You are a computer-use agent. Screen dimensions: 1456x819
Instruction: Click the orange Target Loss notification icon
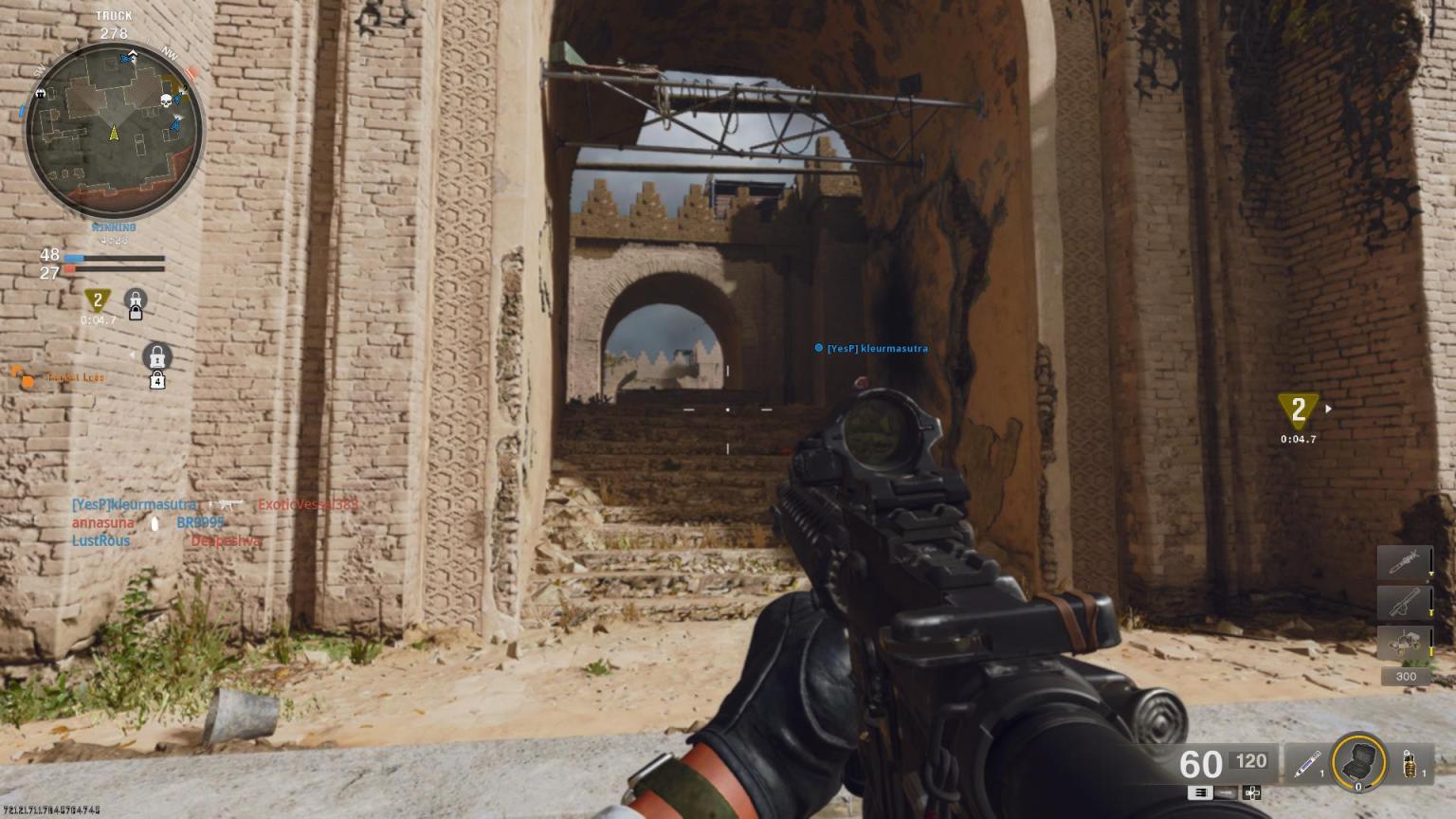pos(26,377)
